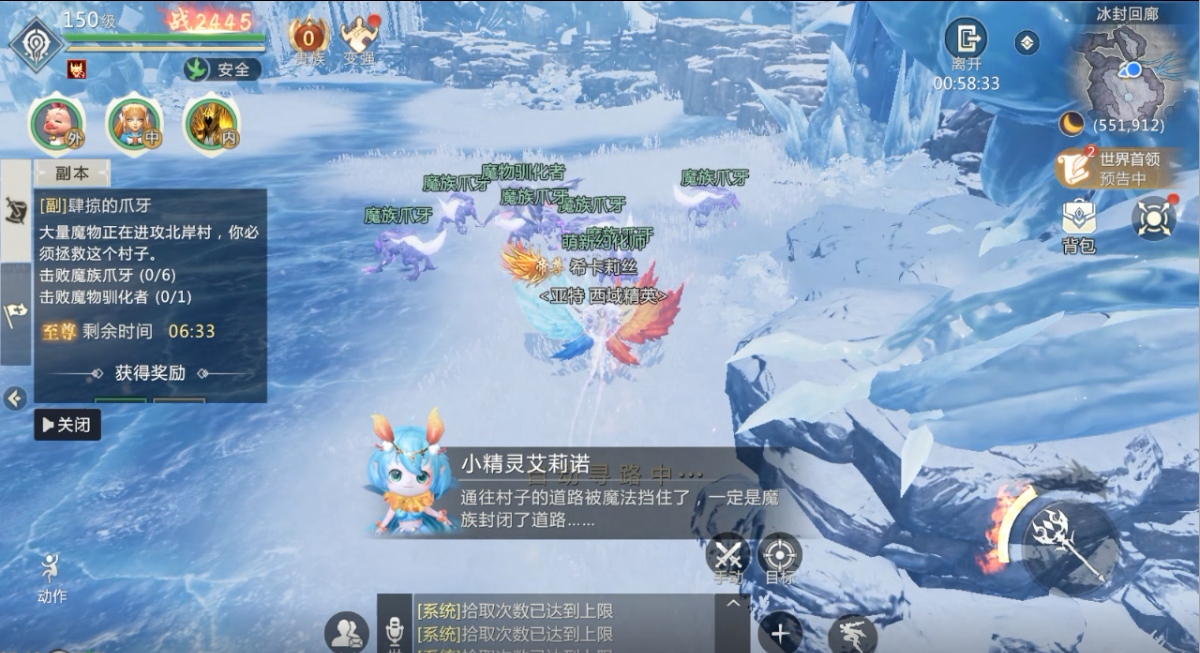Select the pink pig companion portrait
The image size is (1200, 653).
(55, 124)
